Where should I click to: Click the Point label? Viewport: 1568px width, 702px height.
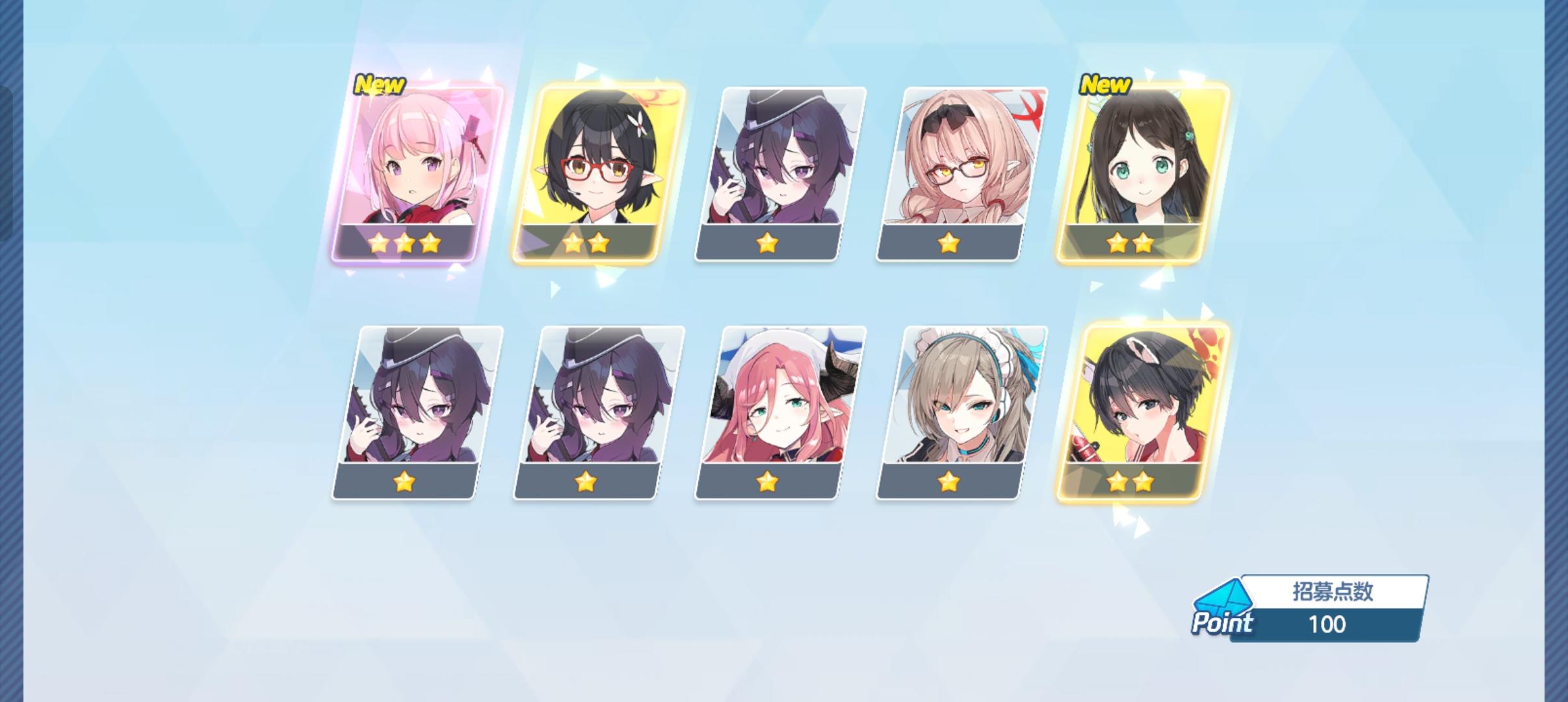coord(1223,625)
